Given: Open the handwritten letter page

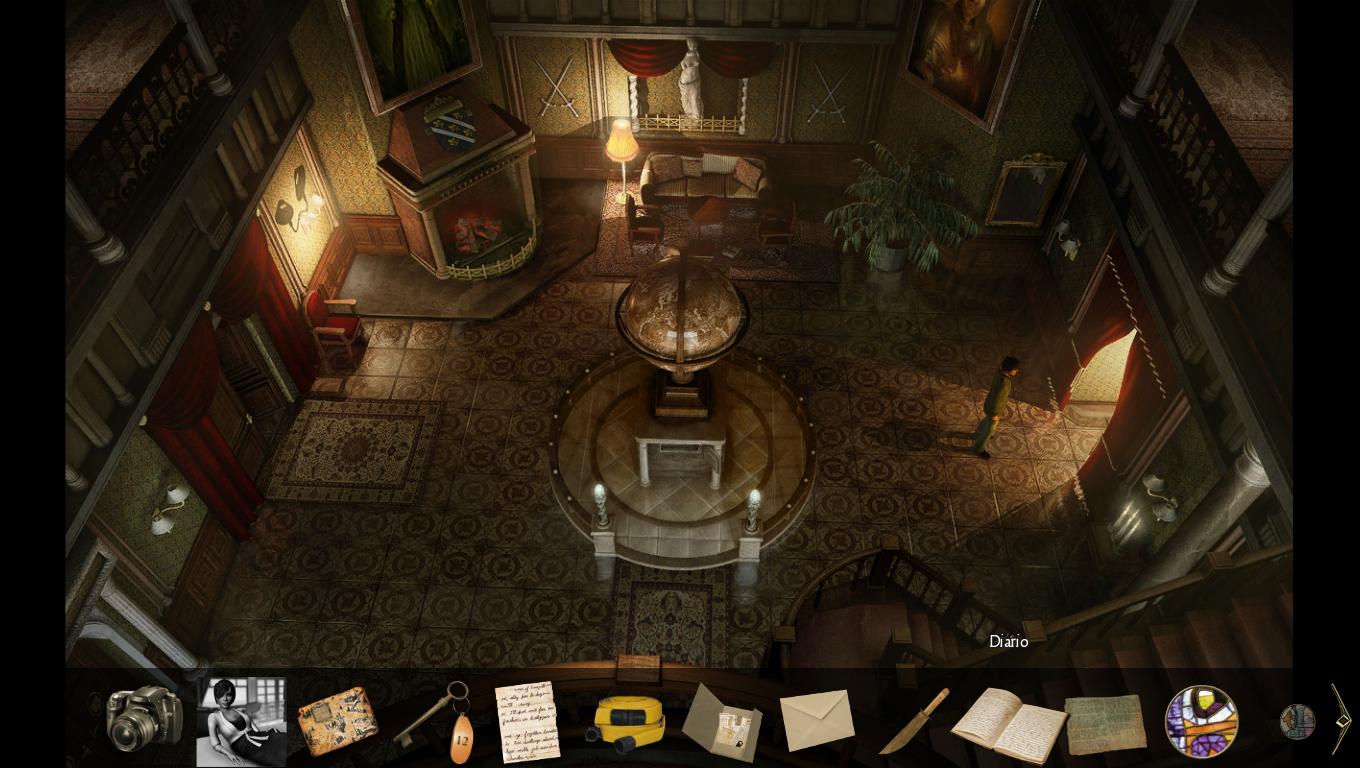Looking at the screenshot, I should pos(527,721).
